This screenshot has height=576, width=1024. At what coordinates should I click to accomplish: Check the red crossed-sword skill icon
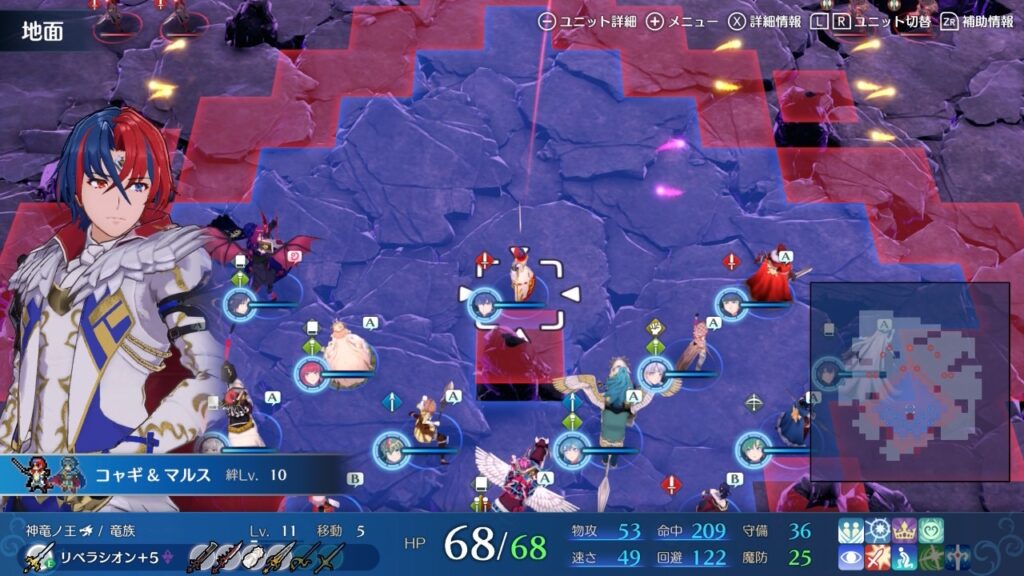pos(878,558)
